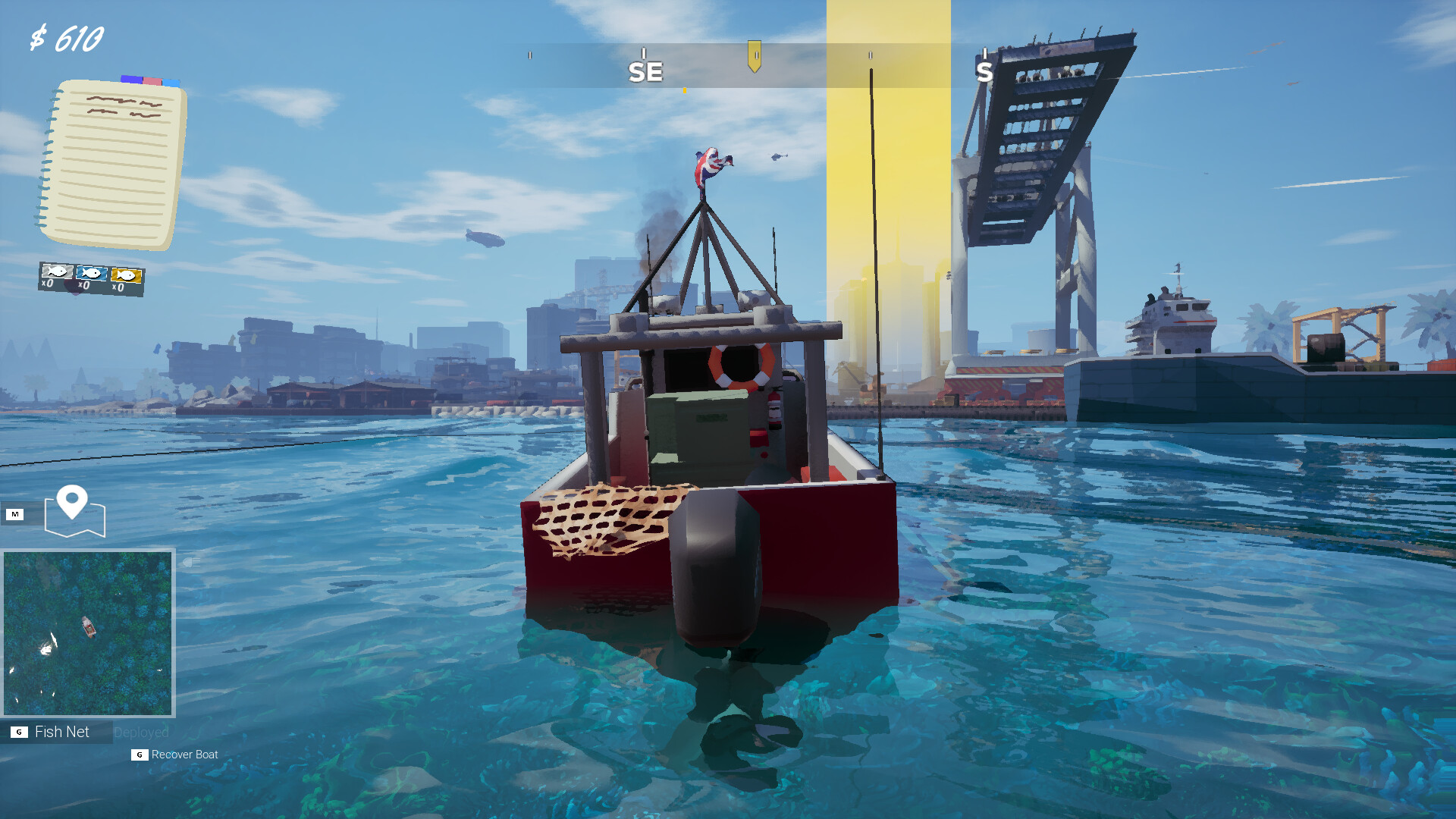Select the pink tab on the notepad

152,81
